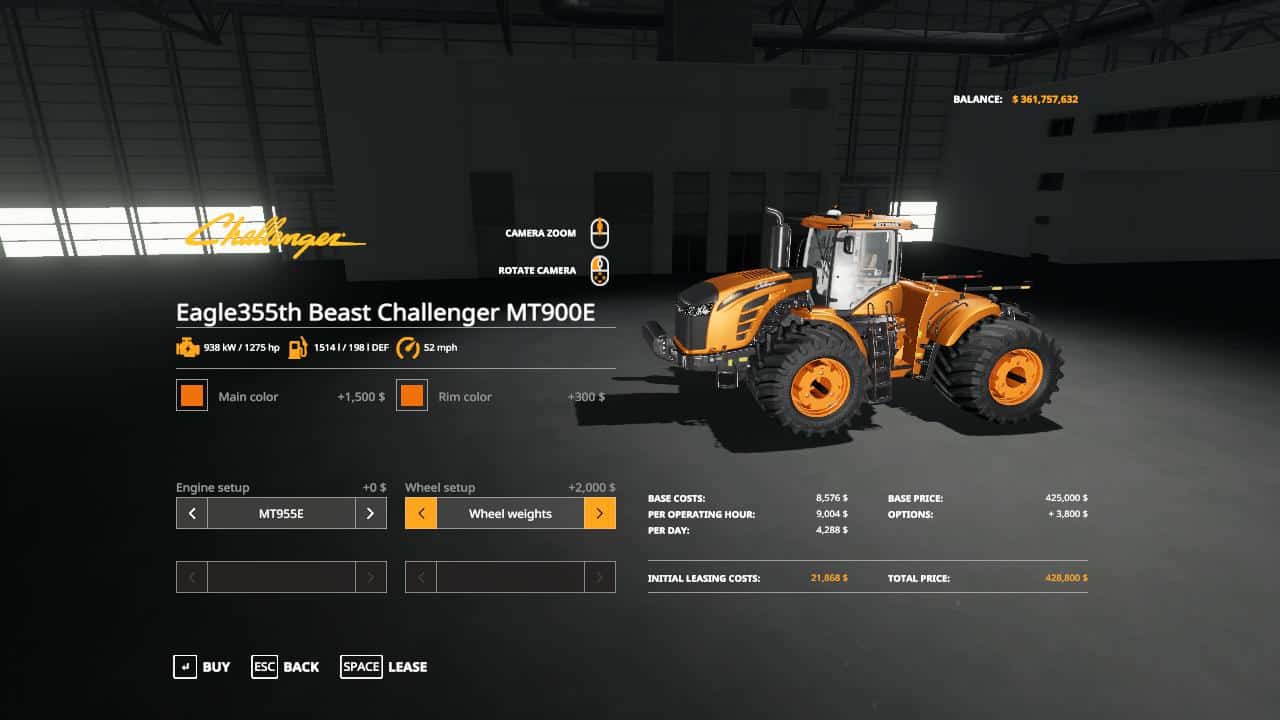Advance to next wheel setup option
The width and height of the screenshot is (1280, 720).
599,514
